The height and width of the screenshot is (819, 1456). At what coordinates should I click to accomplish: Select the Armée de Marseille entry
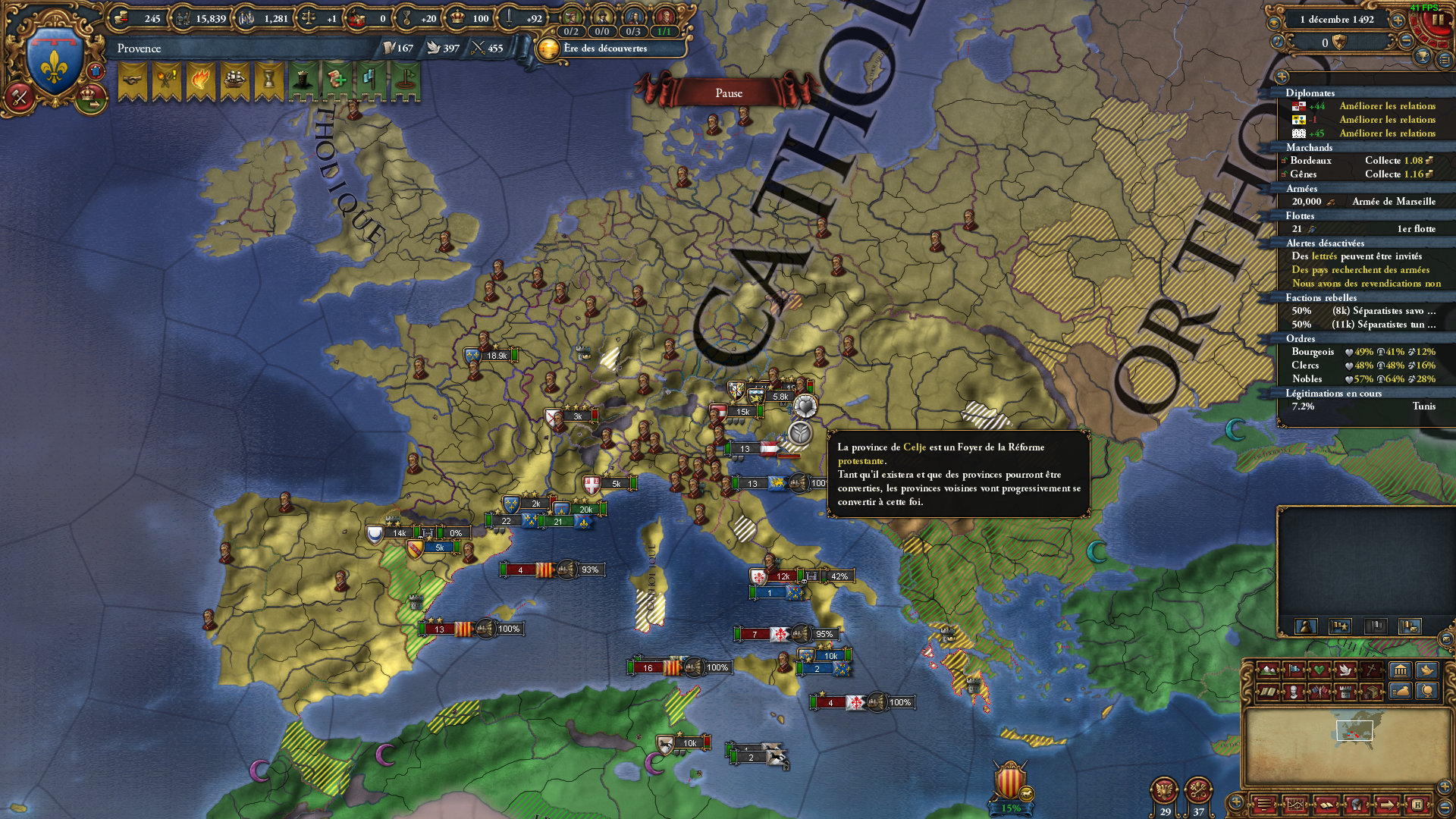click(x=1394, y=202)
